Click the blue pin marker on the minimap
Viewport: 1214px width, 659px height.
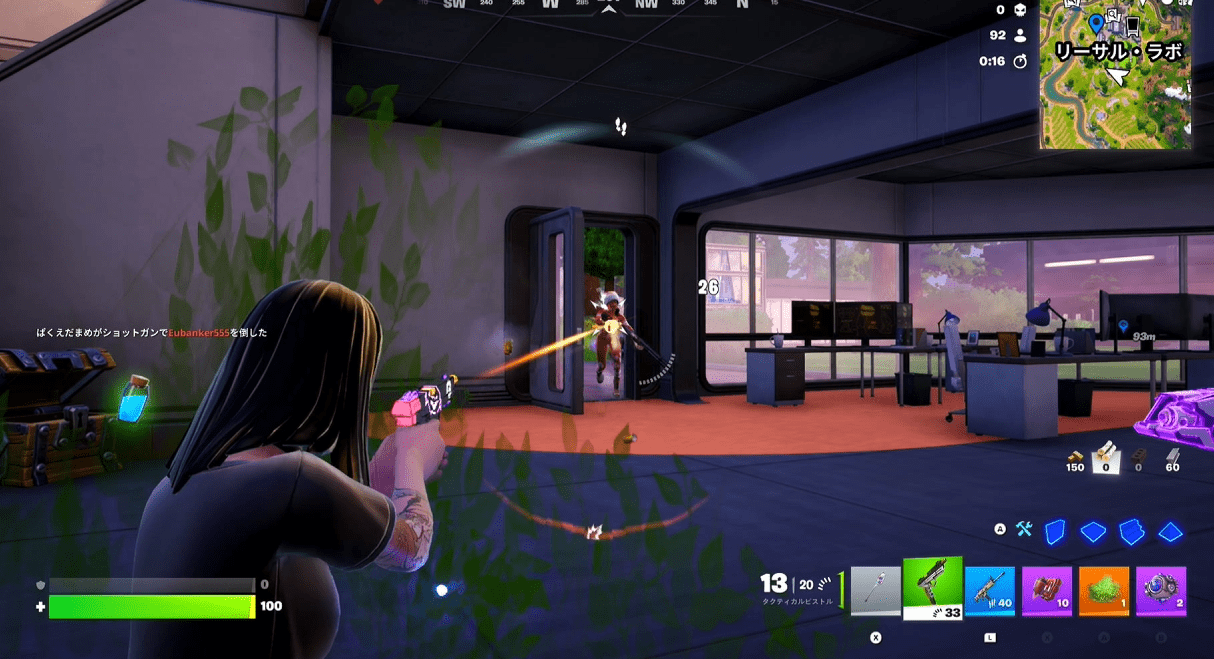click(1095, 23)
